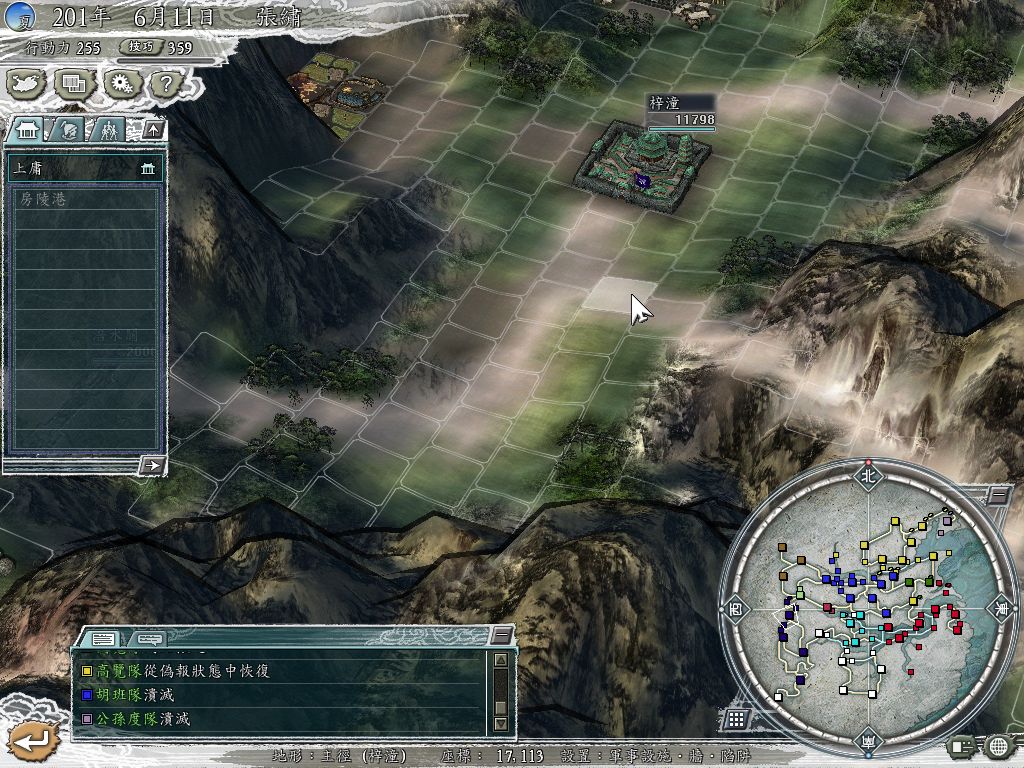Screen dimensions: 1024x768
Task: Collapse the list panel with up arrow
Action: (x=153, y=129)
